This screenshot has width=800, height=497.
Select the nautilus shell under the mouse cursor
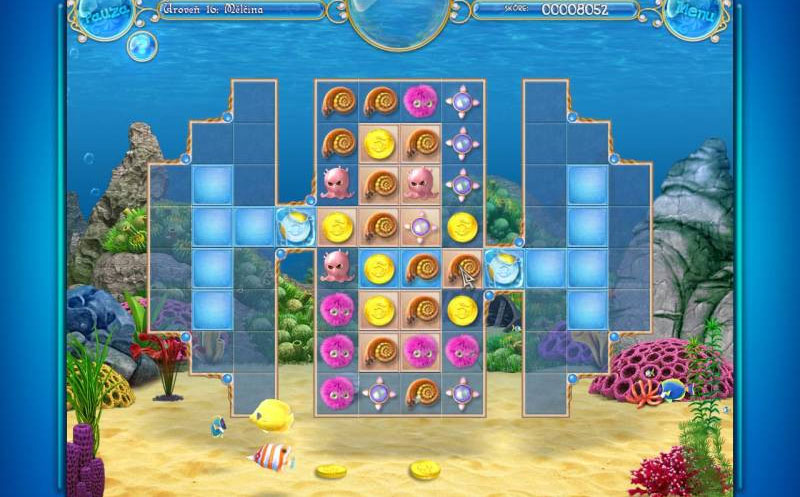coord(461,267)
